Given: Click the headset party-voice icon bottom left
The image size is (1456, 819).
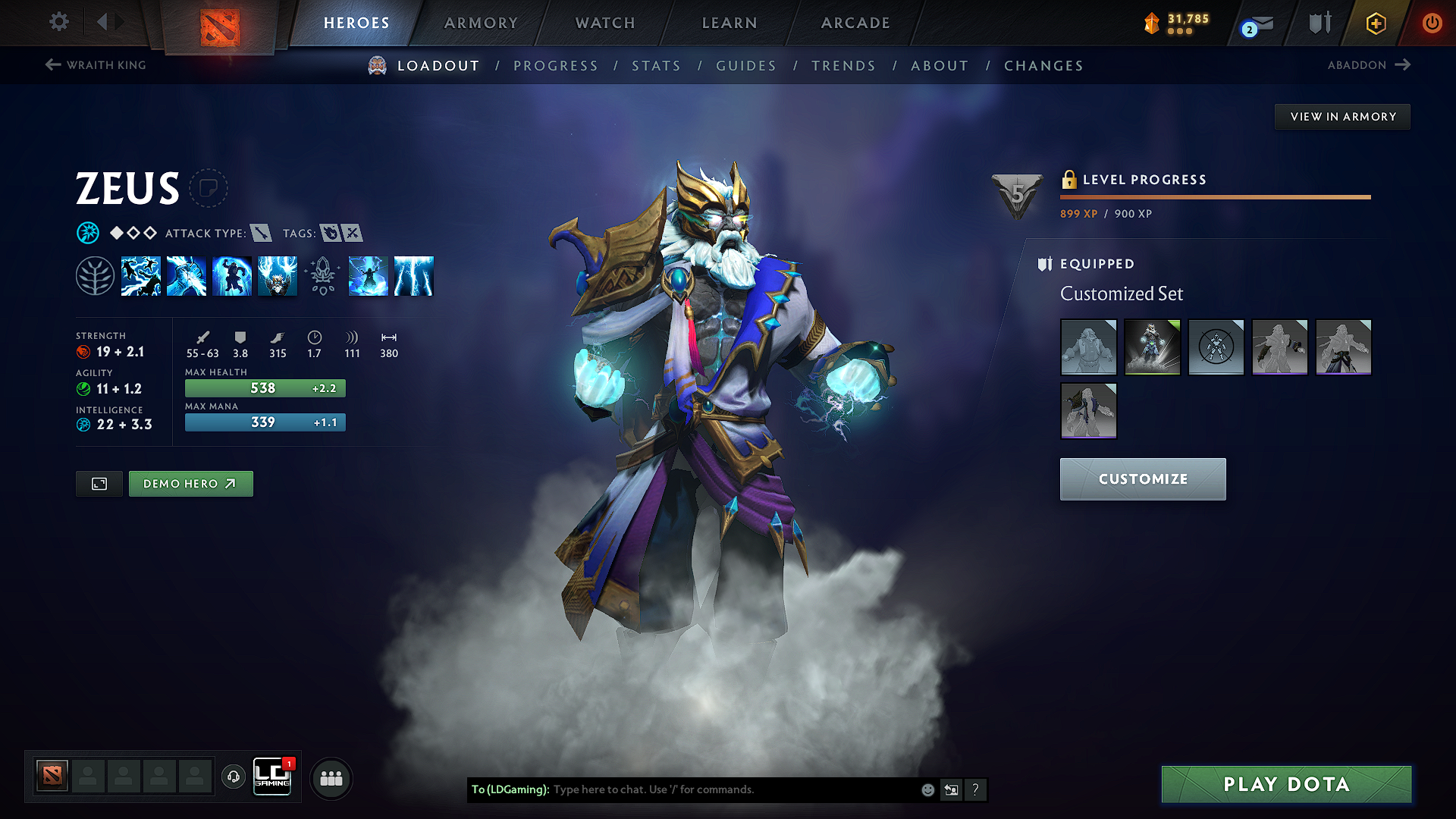Looking at the screenshot, I should pyautogui.click(x=233, y=777).
